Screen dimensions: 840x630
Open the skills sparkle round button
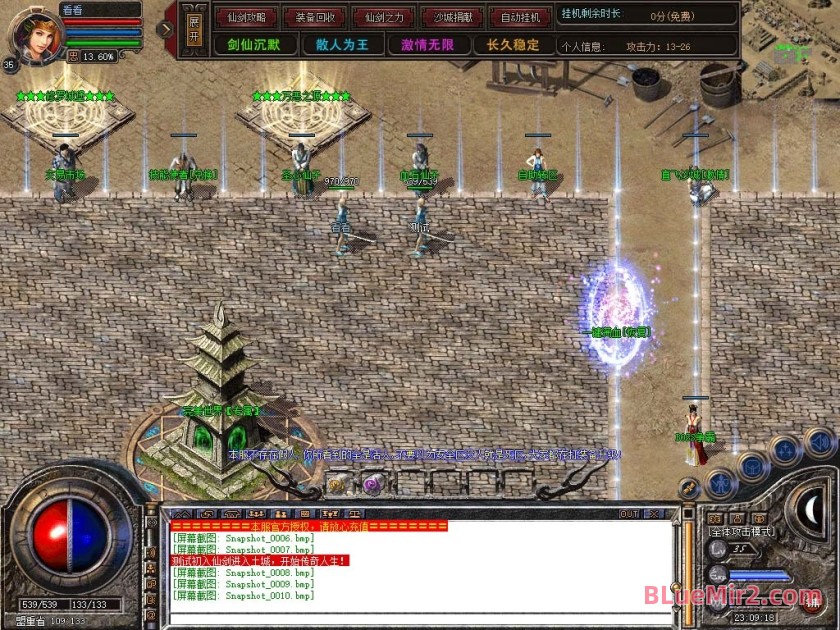[787, 449]
